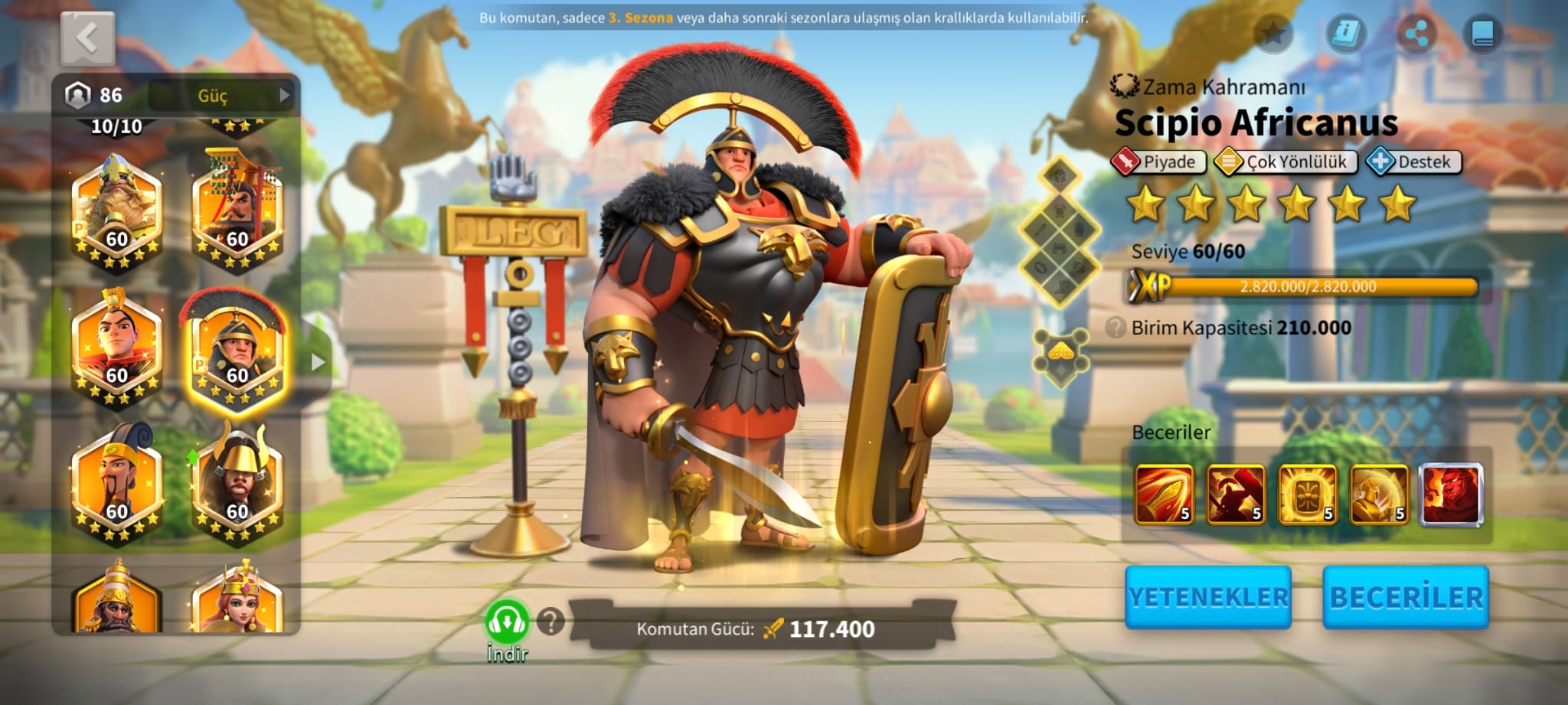Select the golden shield skill icon
Image resolution: width=1568 pixels, height=705 pixels.
[1307, 494]
